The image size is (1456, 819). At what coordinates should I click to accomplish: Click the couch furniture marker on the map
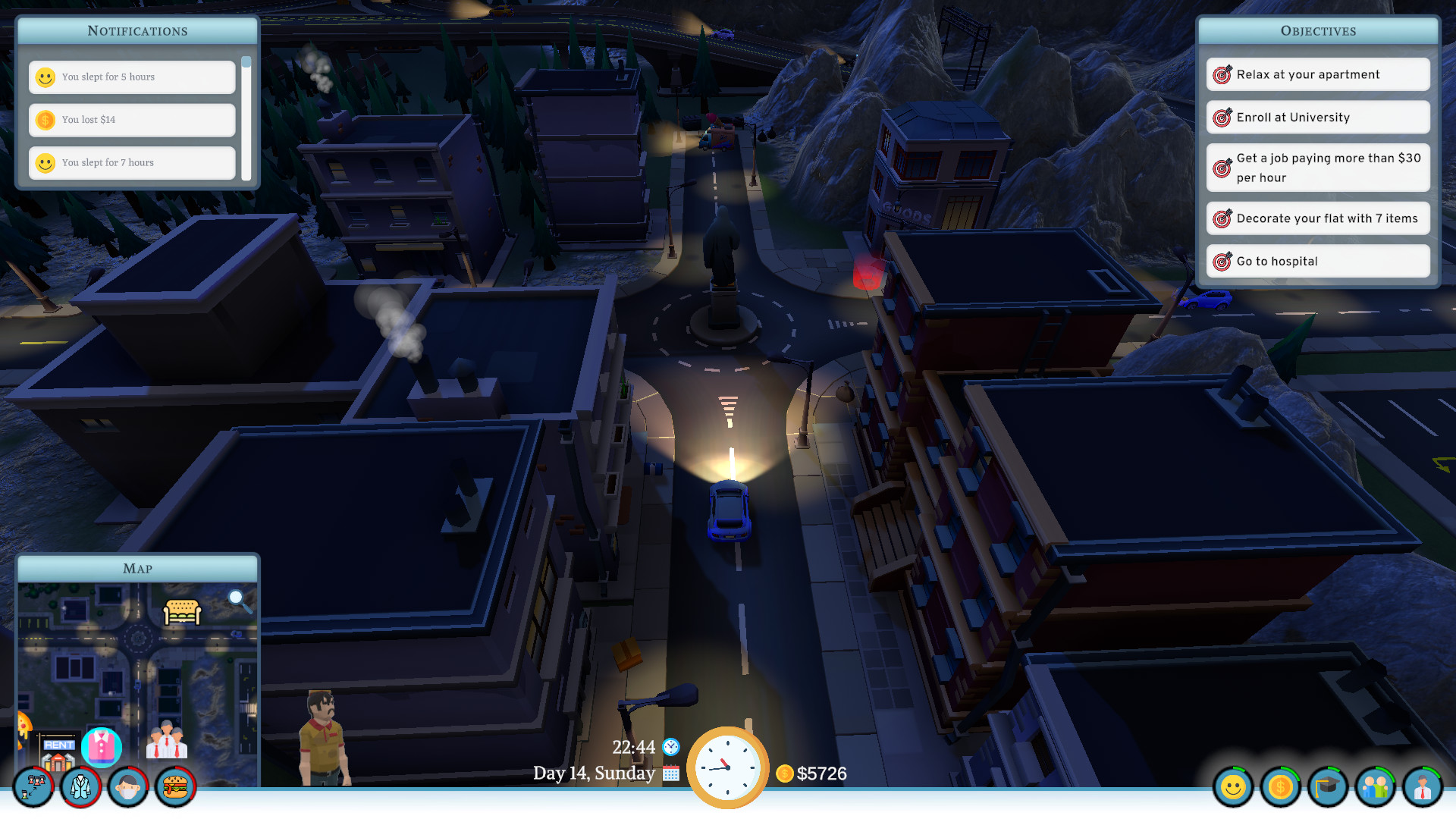tap(180, 610)
